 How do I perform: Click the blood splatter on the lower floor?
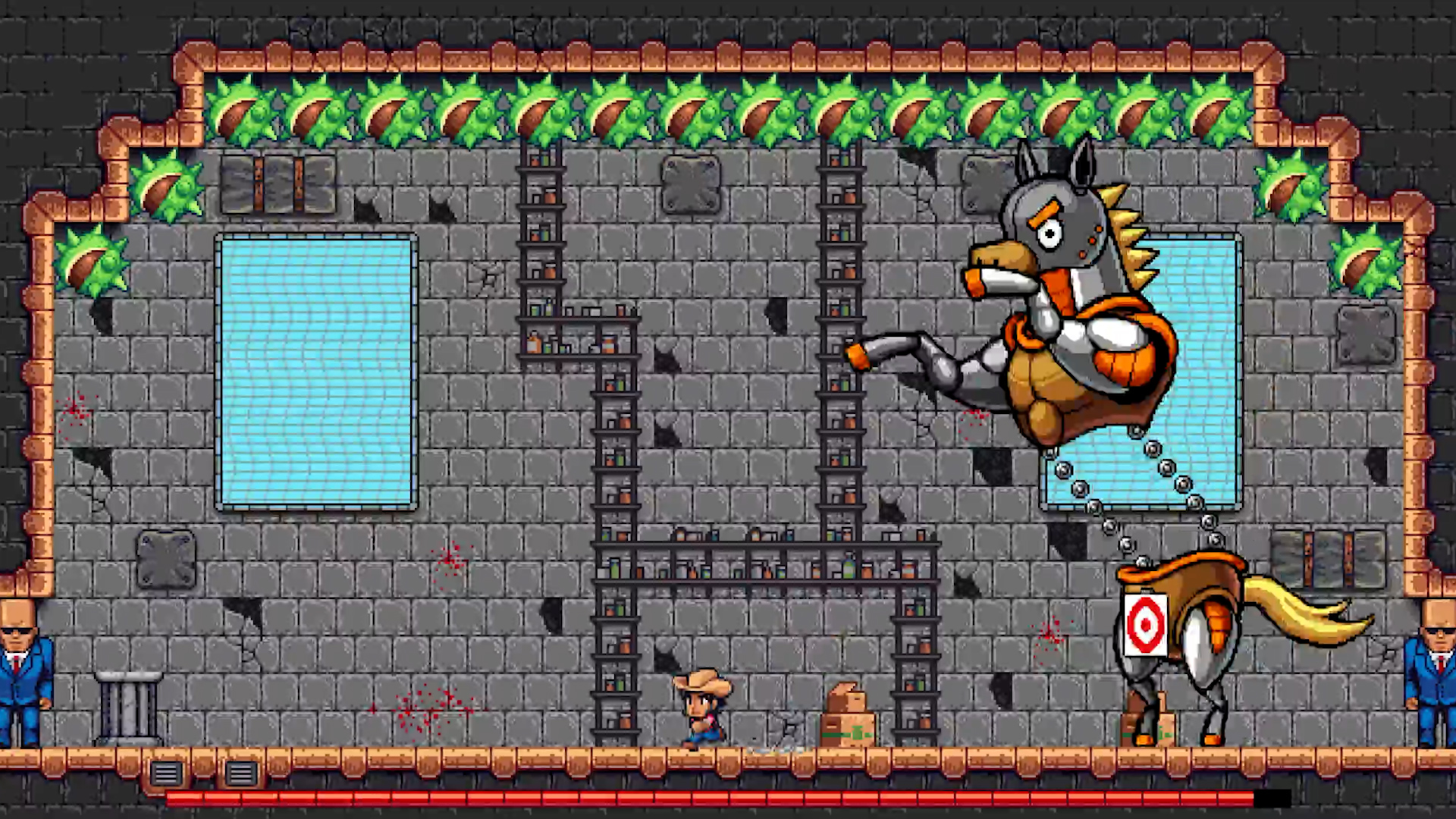click(425, 709)
